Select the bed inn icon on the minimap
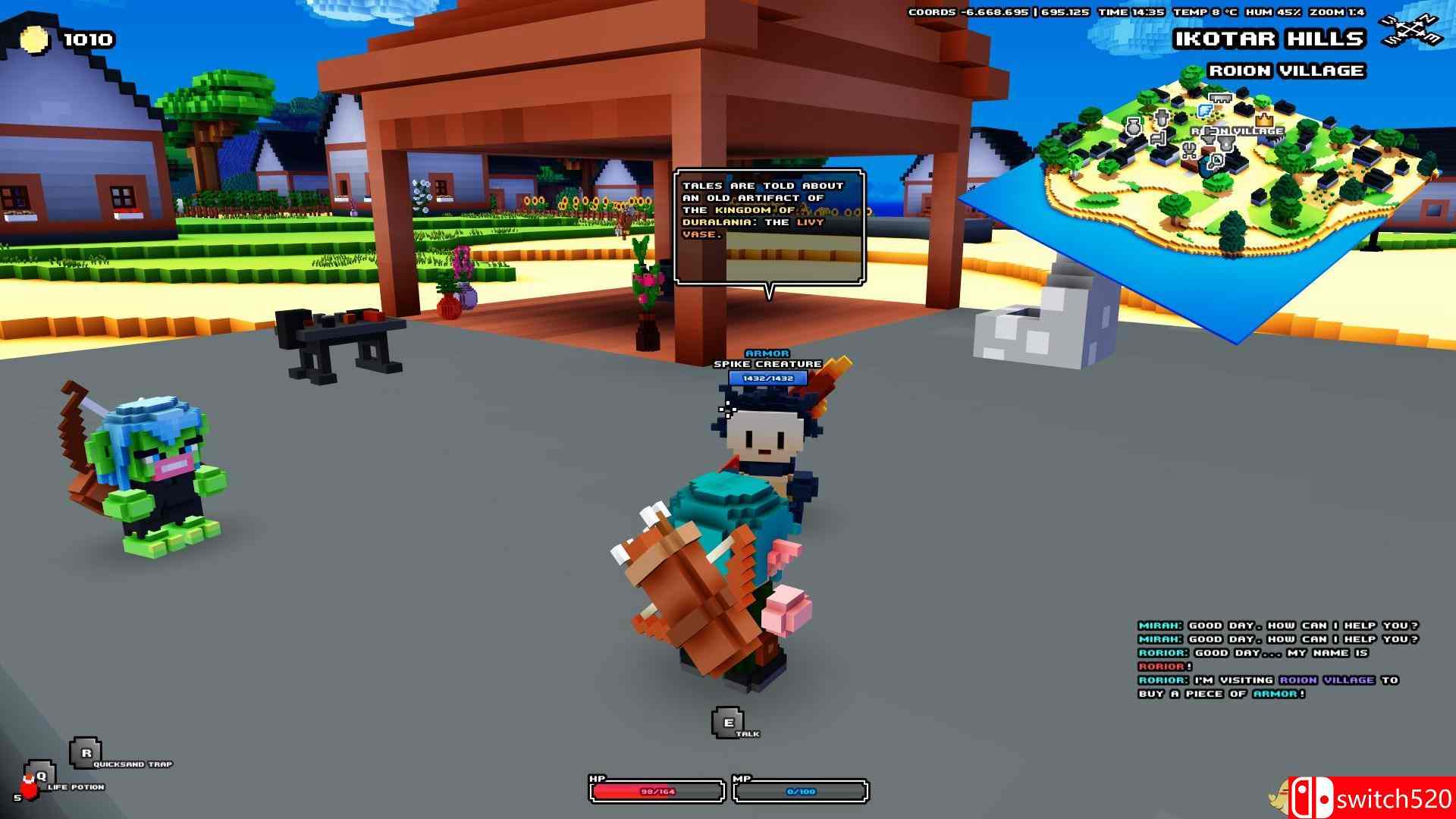Screen dimensions: 1456x819 [1159, 139]
